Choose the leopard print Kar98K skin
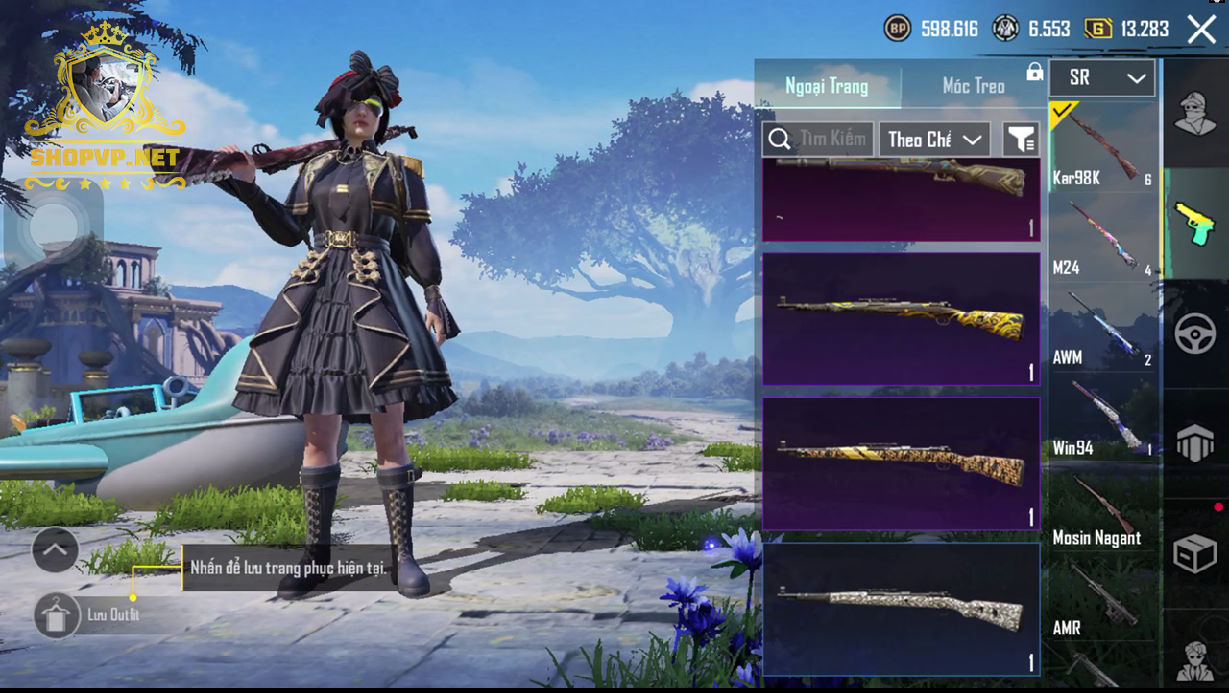Viewport: 1229px width, 693px height. click(901, 463)
